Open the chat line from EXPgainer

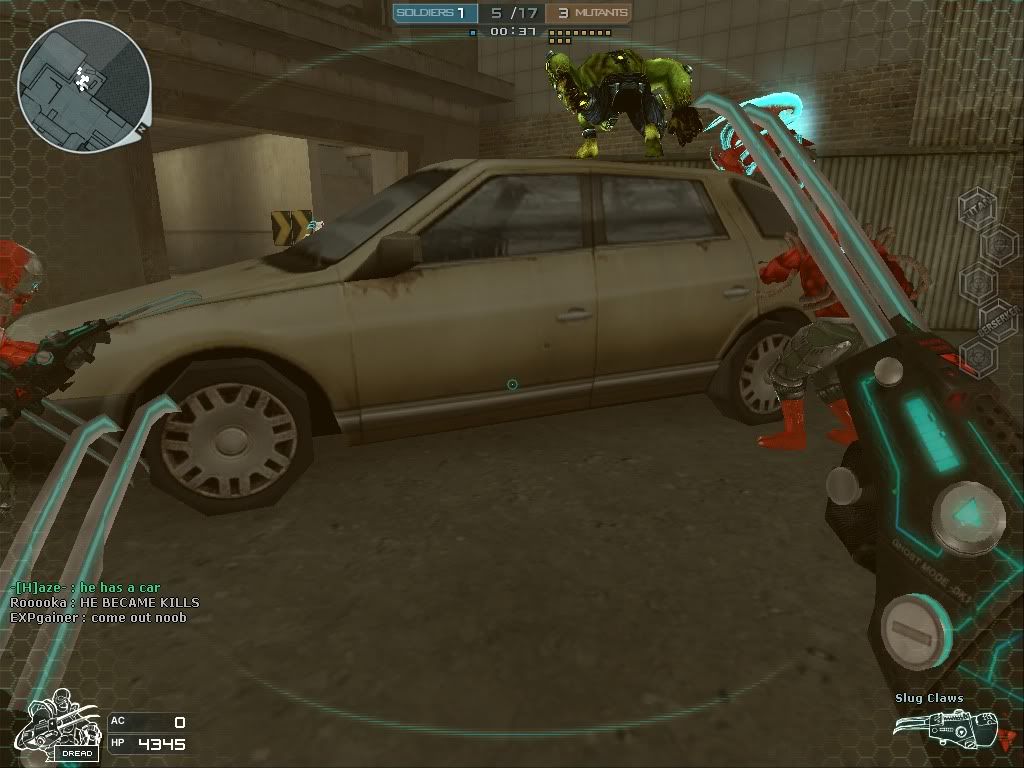click(x=98, y=617)
